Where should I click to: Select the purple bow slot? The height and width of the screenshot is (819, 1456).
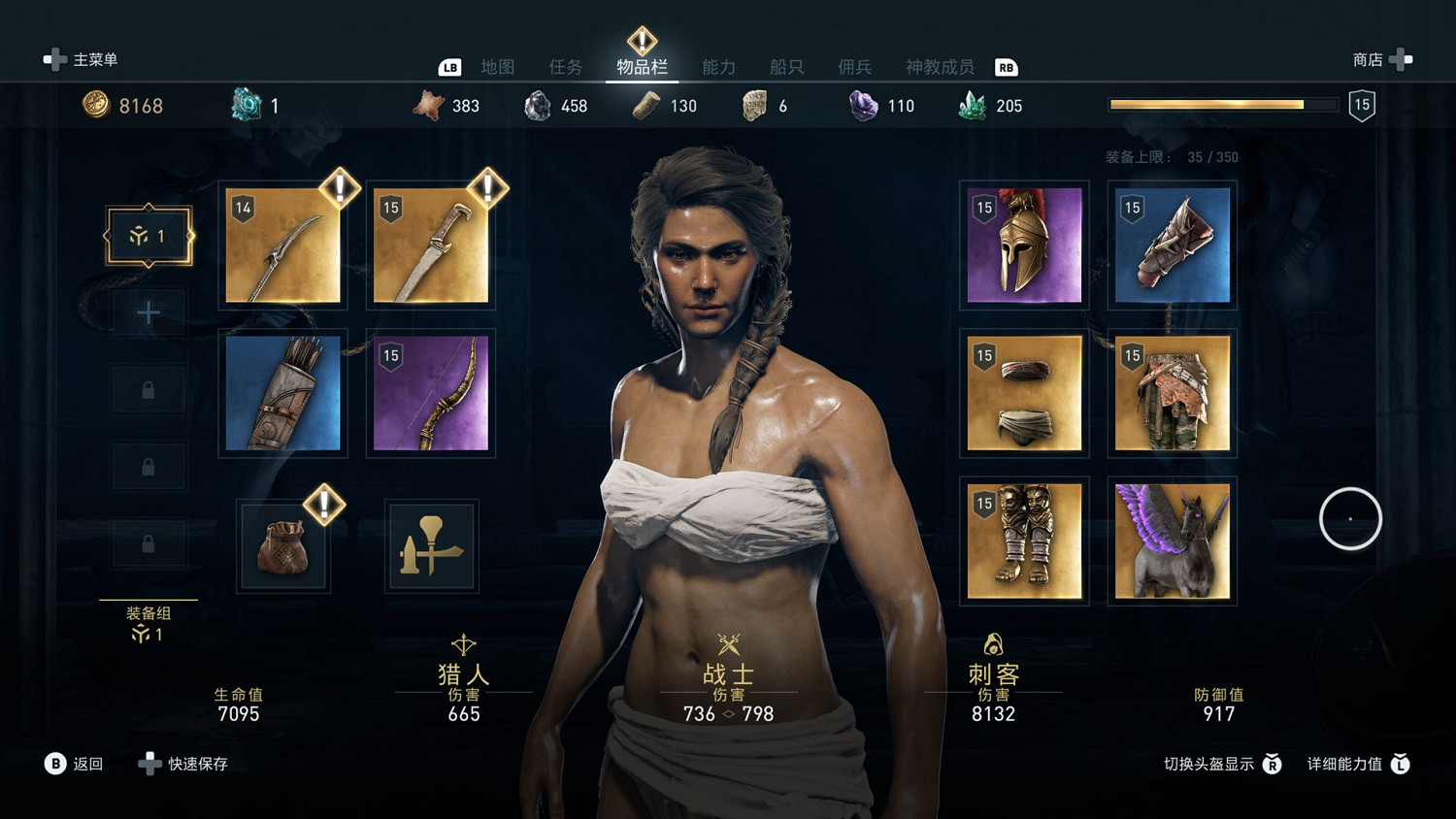click(x=431, y=393)
